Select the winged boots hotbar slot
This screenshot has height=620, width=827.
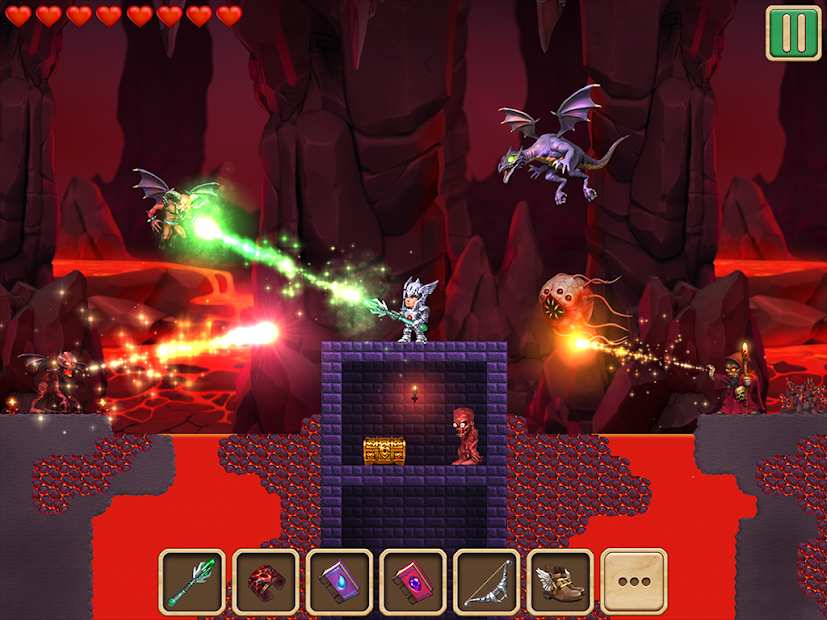coord(560,581)
